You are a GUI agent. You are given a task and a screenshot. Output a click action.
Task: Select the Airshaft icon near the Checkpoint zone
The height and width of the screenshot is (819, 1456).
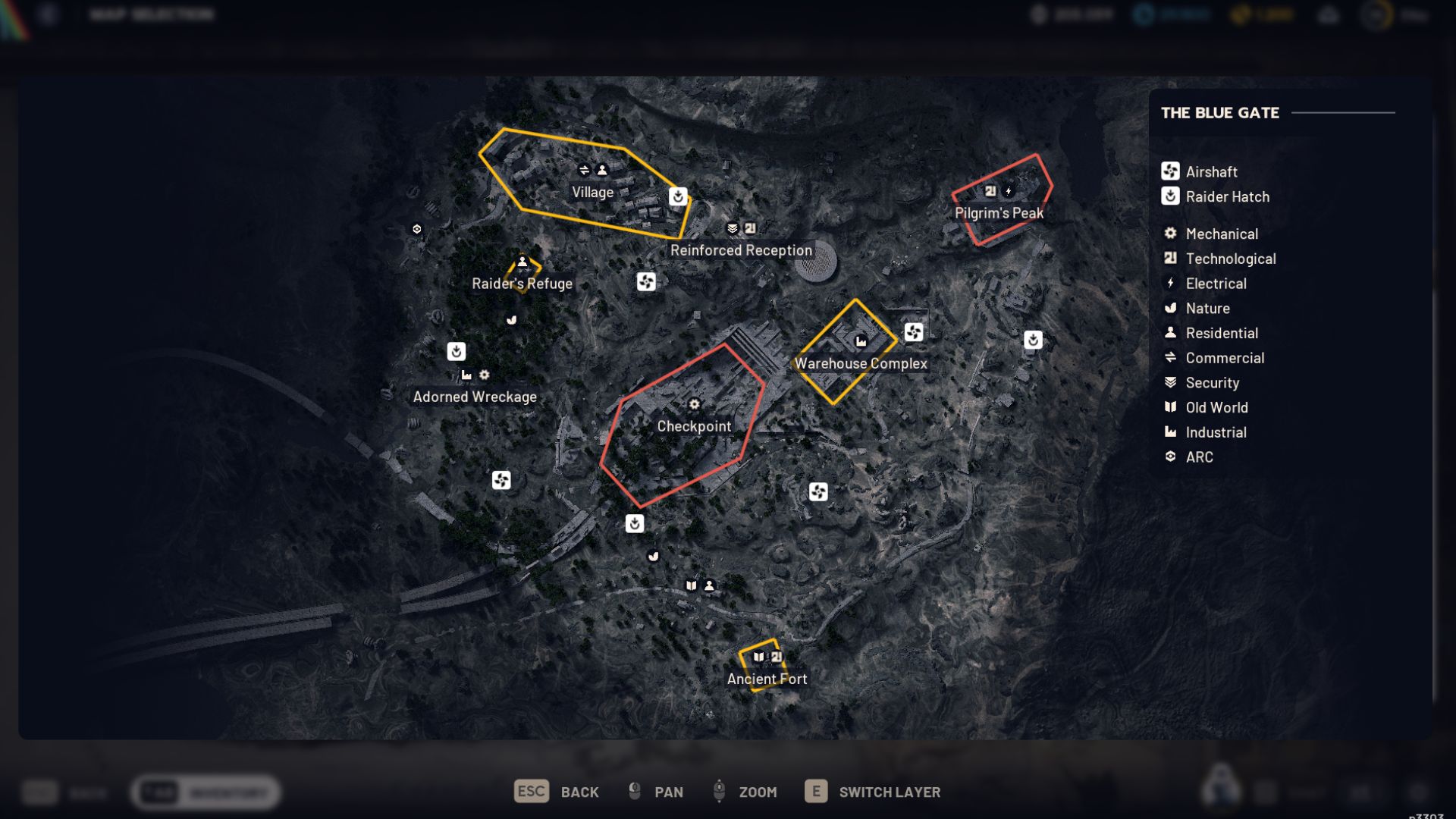(x=817, y=492)
